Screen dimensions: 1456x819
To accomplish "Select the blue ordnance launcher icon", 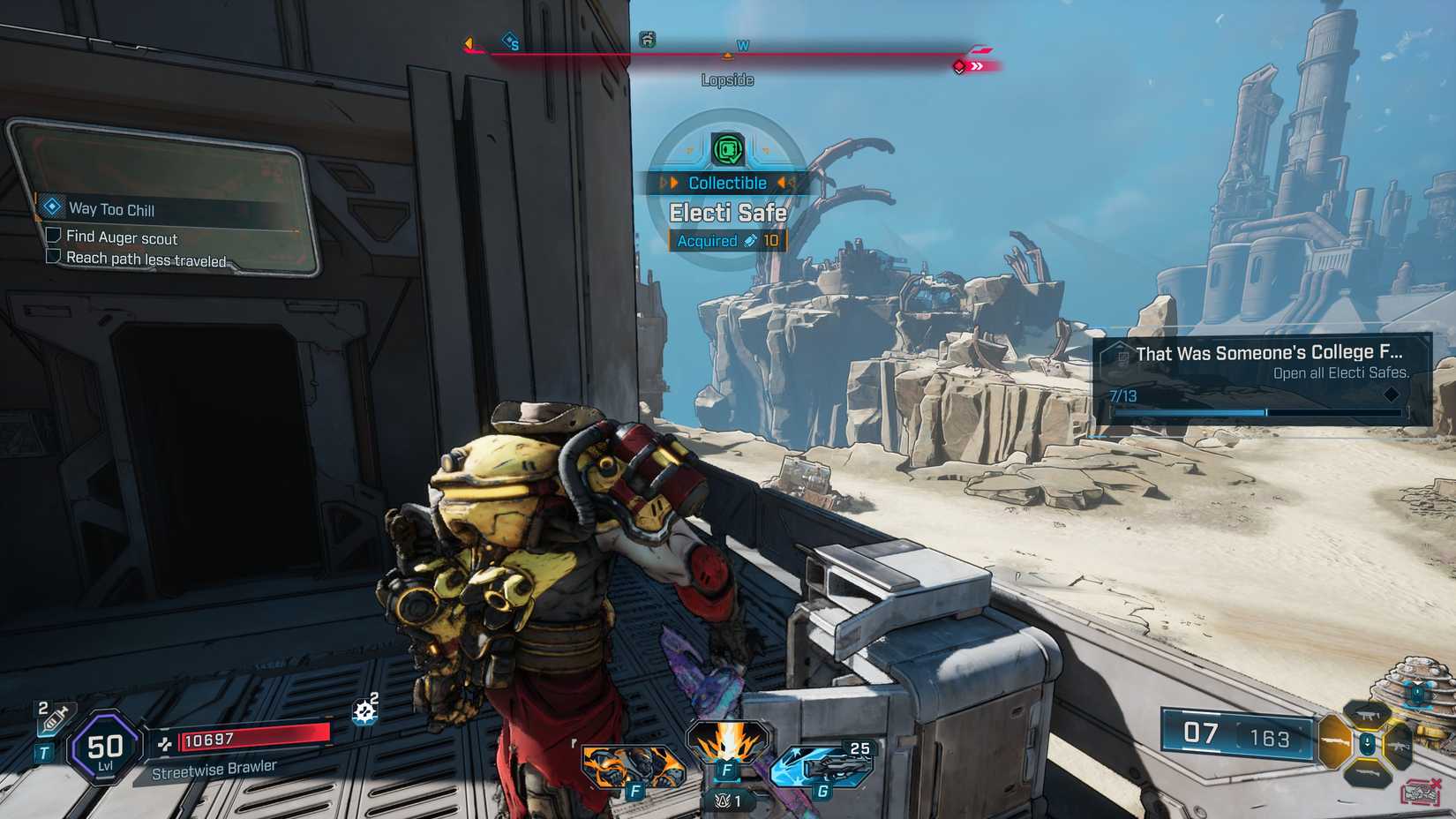I will 823,764.
